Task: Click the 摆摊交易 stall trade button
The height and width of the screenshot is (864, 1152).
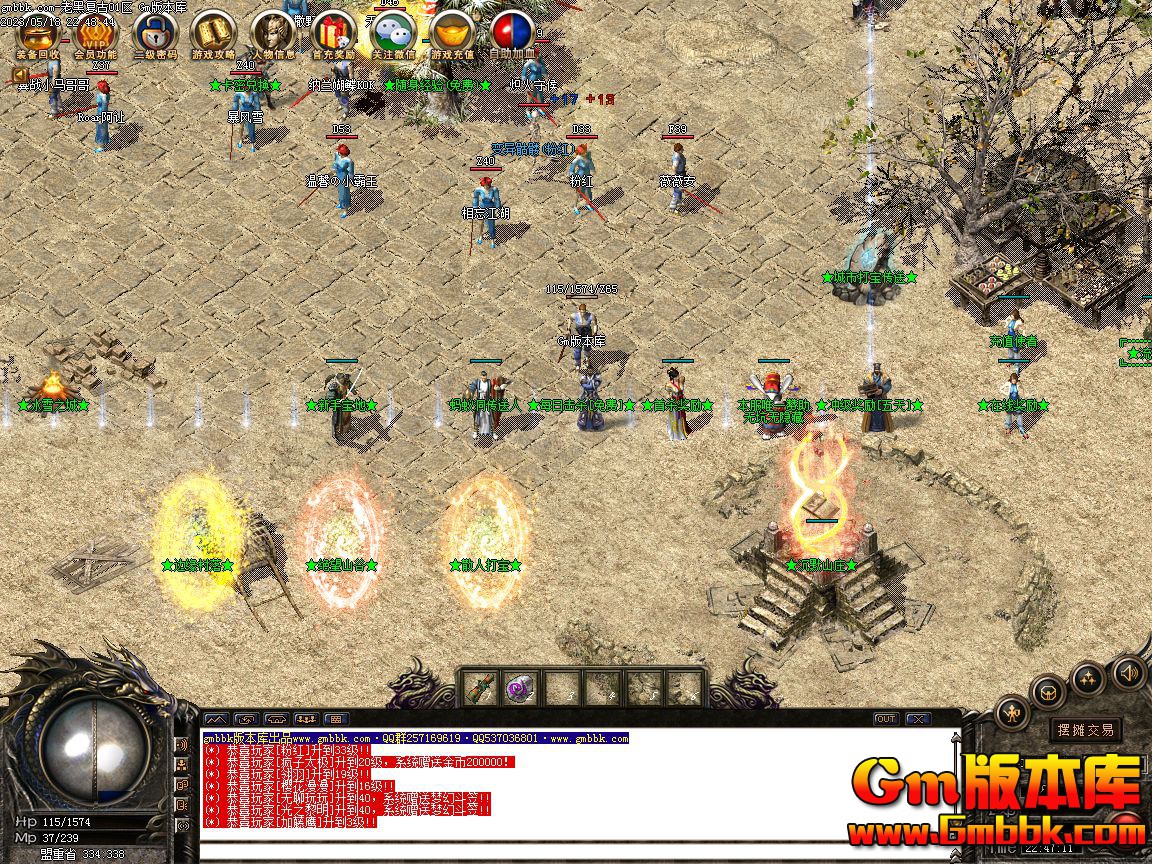Action: 1086,730
